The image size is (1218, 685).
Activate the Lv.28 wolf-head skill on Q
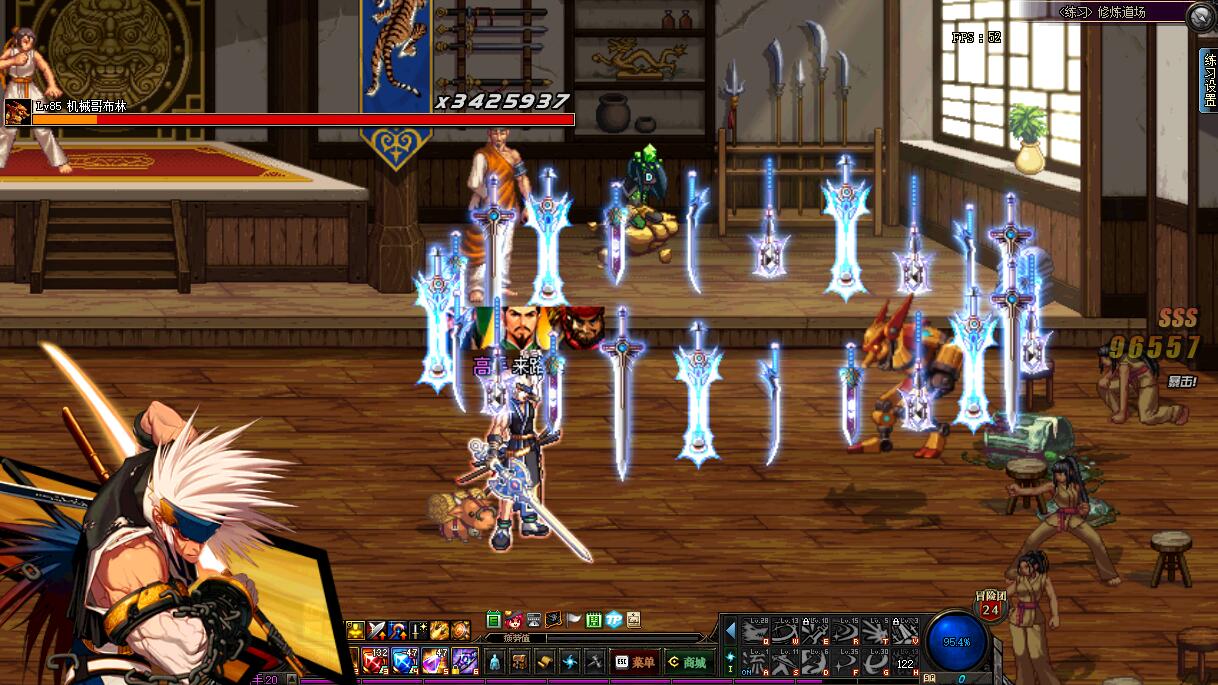point(757,631)
